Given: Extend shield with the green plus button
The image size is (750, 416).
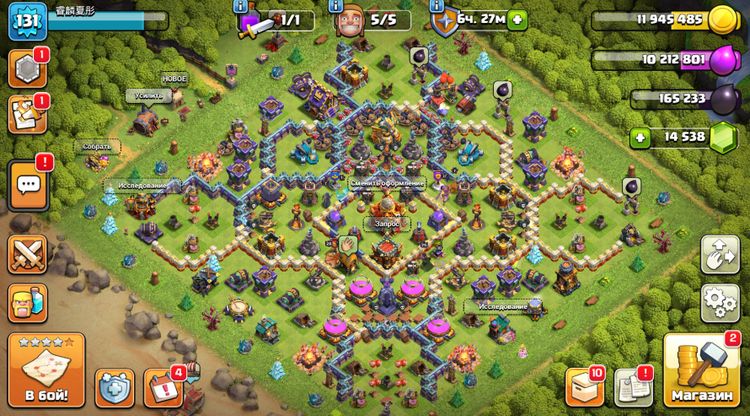Looking at the screenshot, I should point(516,19).
